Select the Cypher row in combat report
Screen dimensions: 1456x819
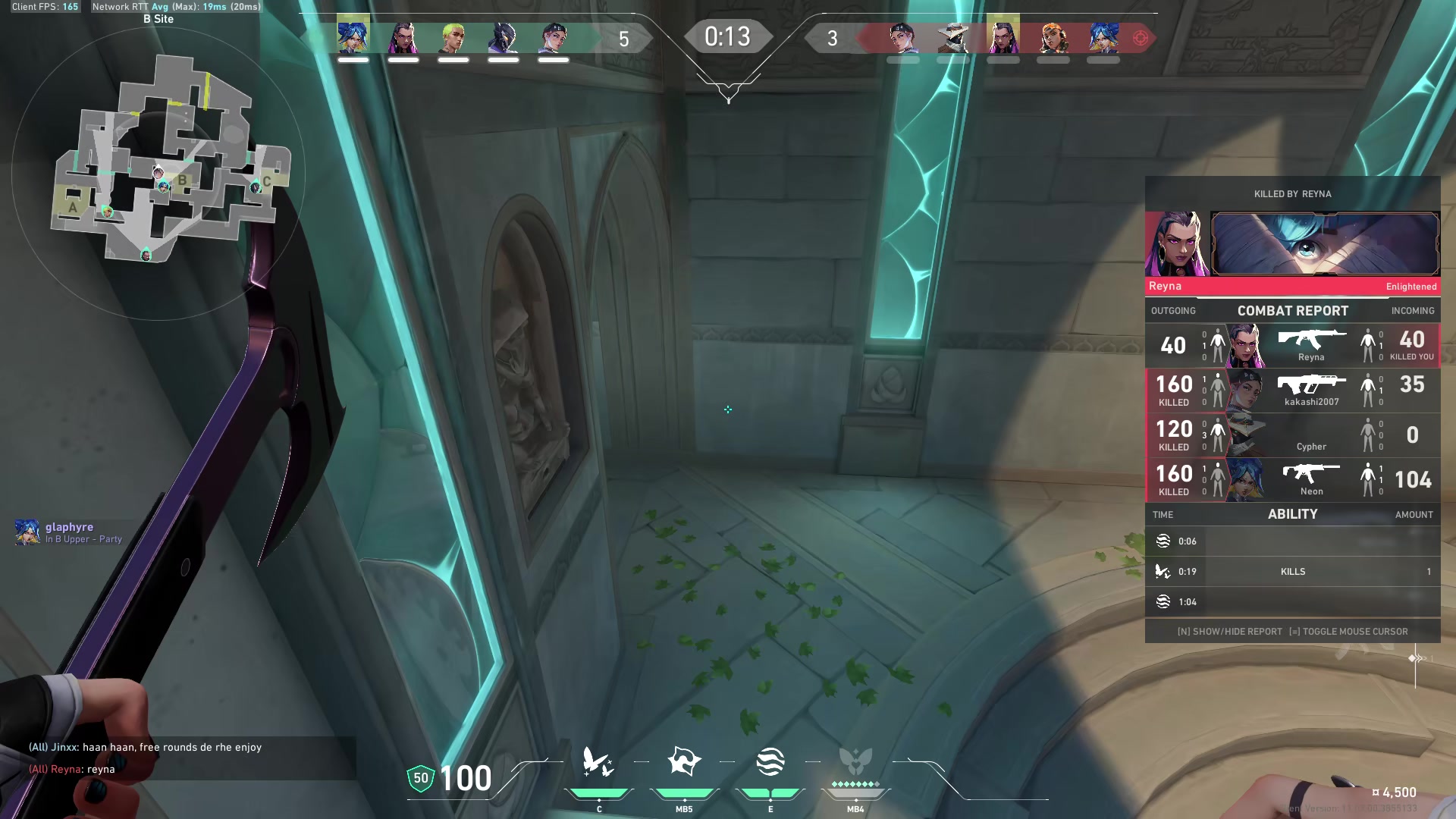1292,435
